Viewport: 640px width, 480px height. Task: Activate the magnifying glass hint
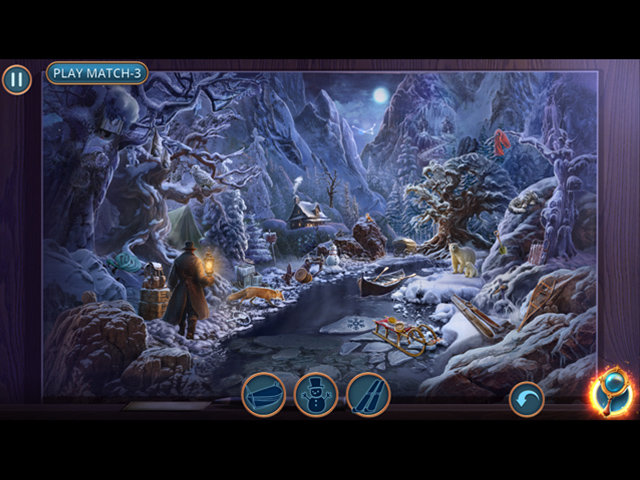click(x=610, y=392)
